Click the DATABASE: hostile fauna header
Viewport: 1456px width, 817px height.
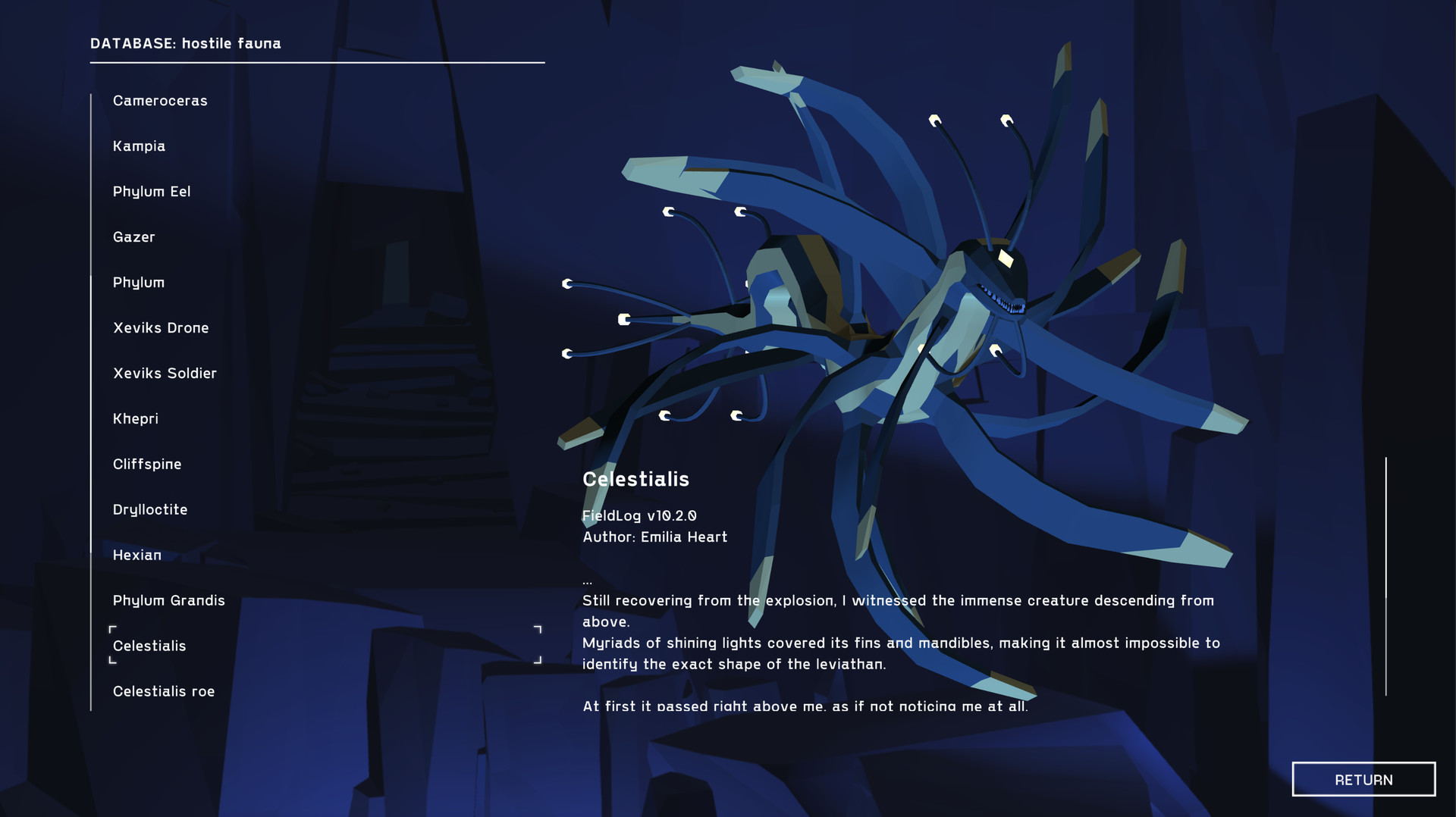point(185,43)
